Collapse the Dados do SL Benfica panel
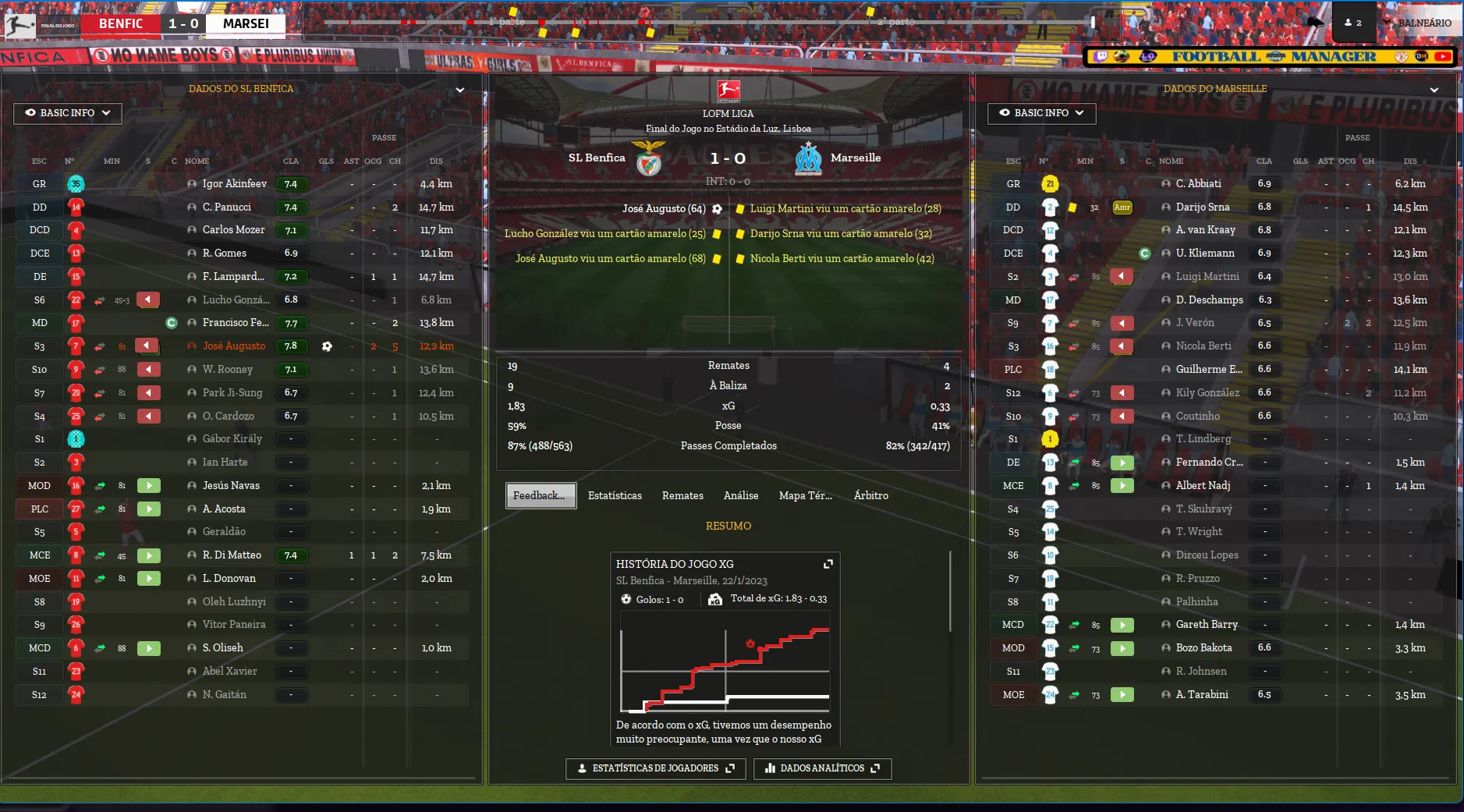This screenshot has width=1464, height=812. [x=460, y=90]
